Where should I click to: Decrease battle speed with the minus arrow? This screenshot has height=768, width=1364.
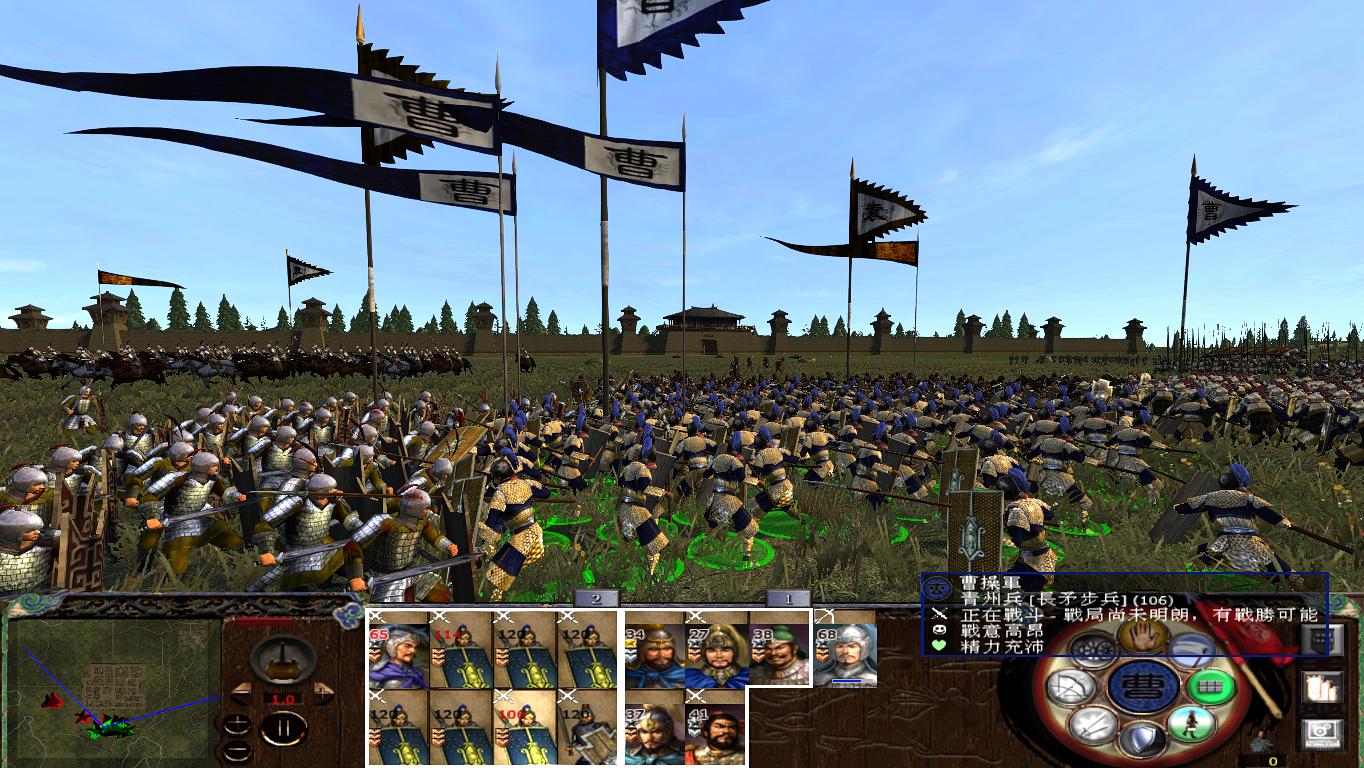241,691
